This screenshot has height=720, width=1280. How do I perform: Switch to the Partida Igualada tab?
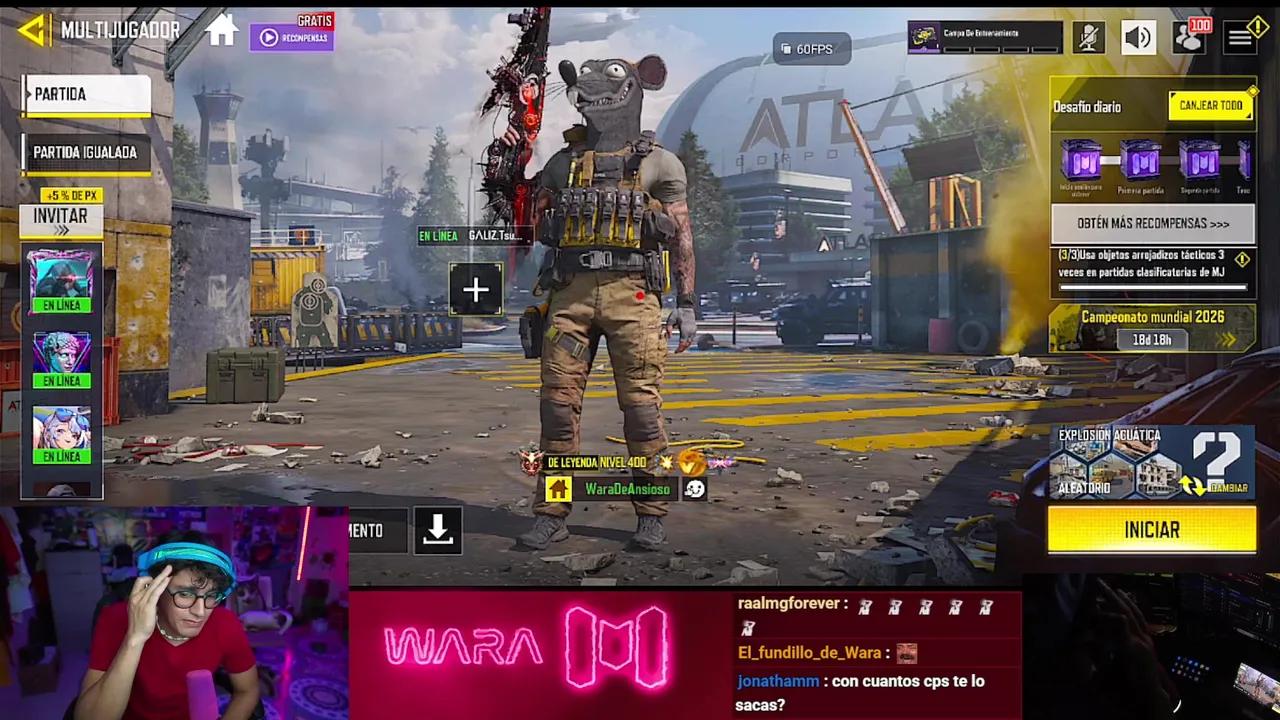(85, 152)
